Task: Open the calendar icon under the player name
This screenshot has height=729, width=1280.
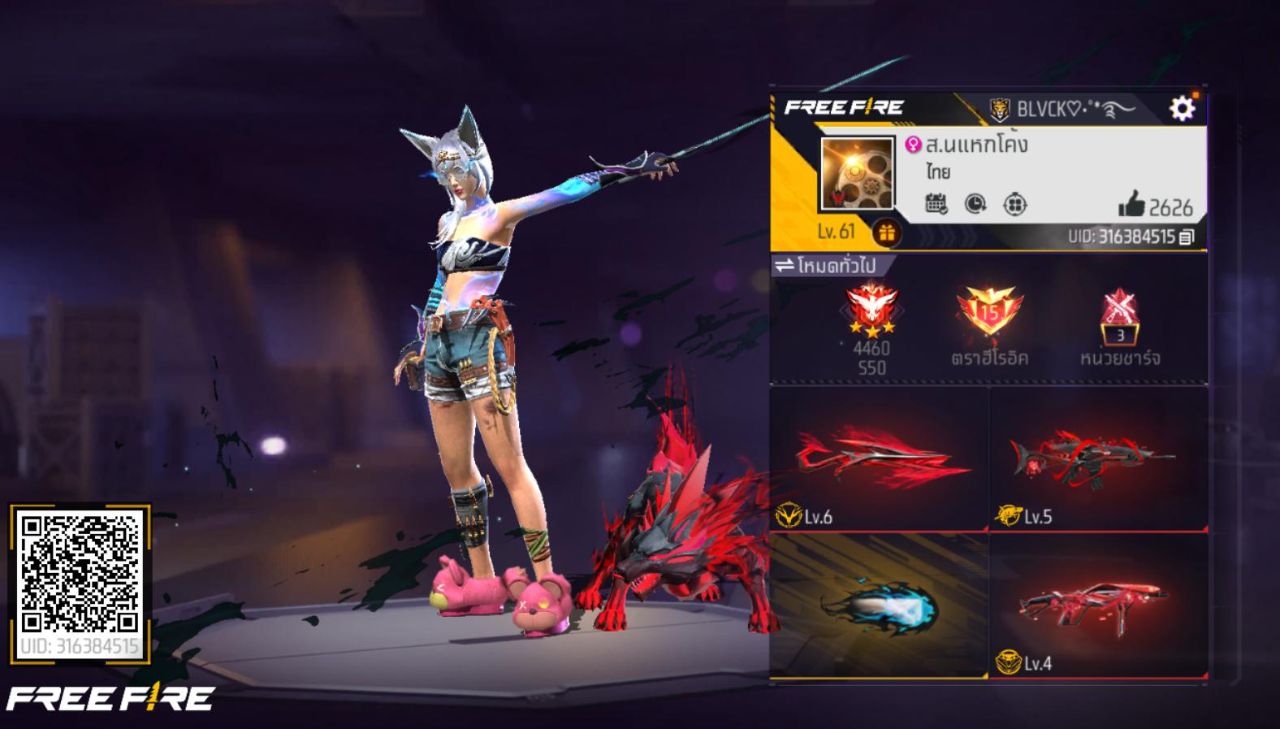Action: (x=936, y=204)
